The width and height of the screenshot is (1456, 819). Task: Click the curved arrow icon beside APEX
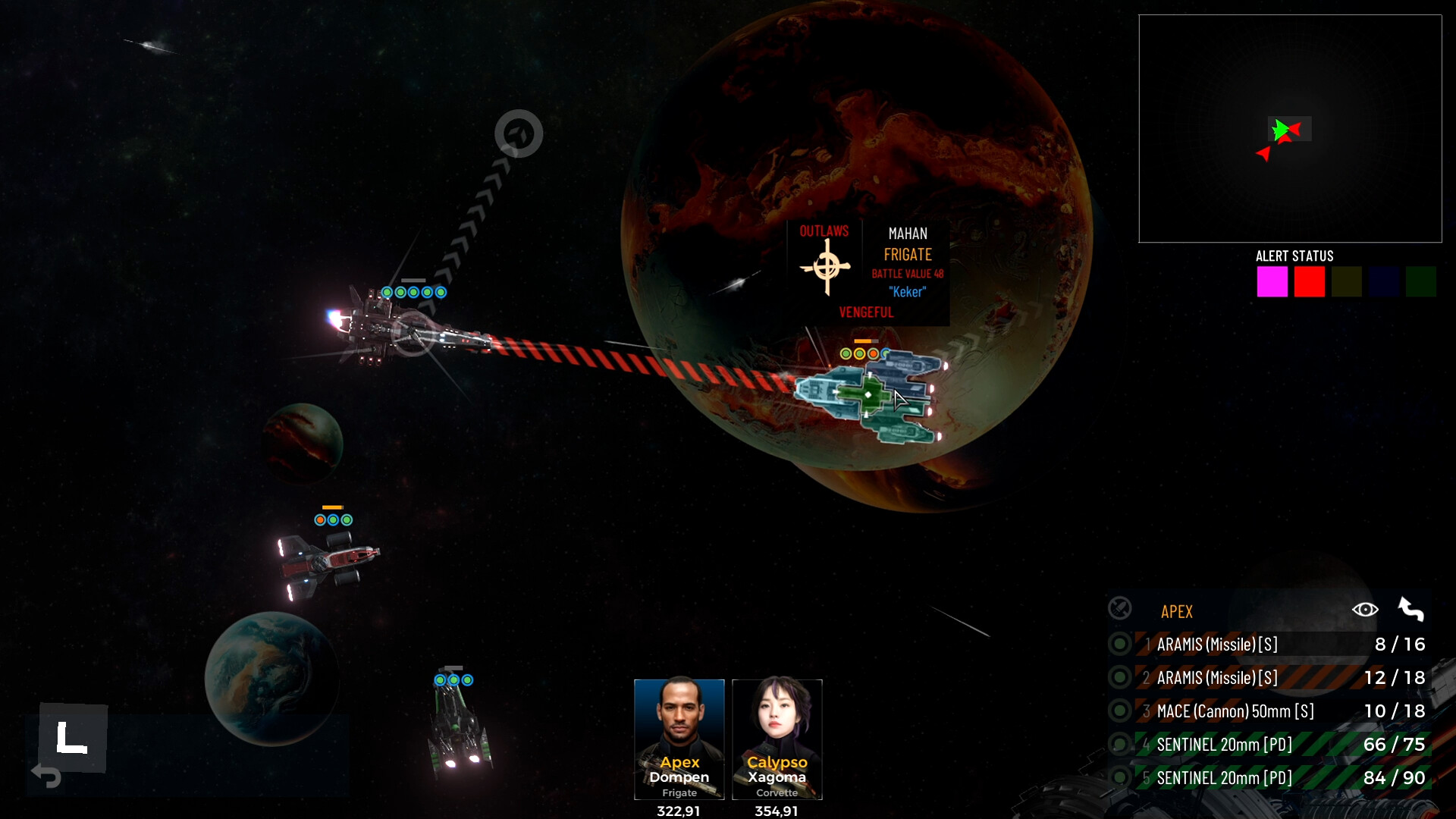1410,610
